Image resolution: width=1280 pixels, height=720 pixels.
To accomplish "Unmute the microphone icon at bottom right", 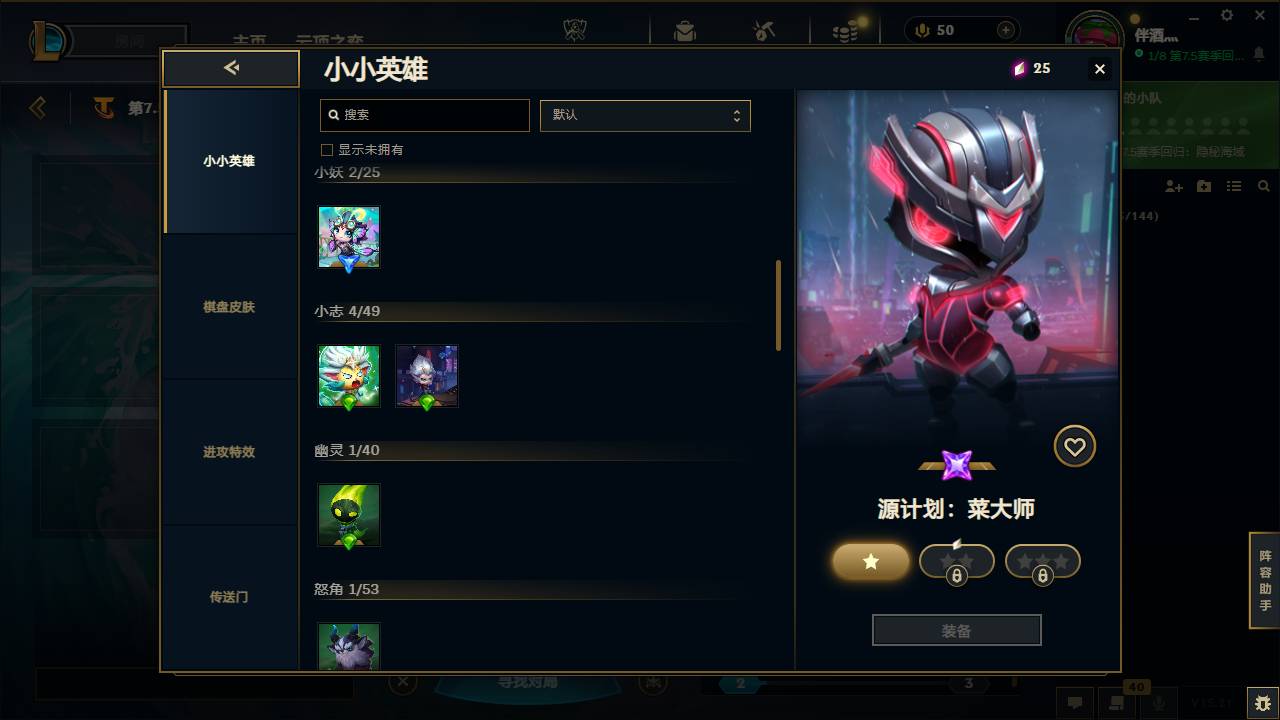I will (x=1160, y=703).
